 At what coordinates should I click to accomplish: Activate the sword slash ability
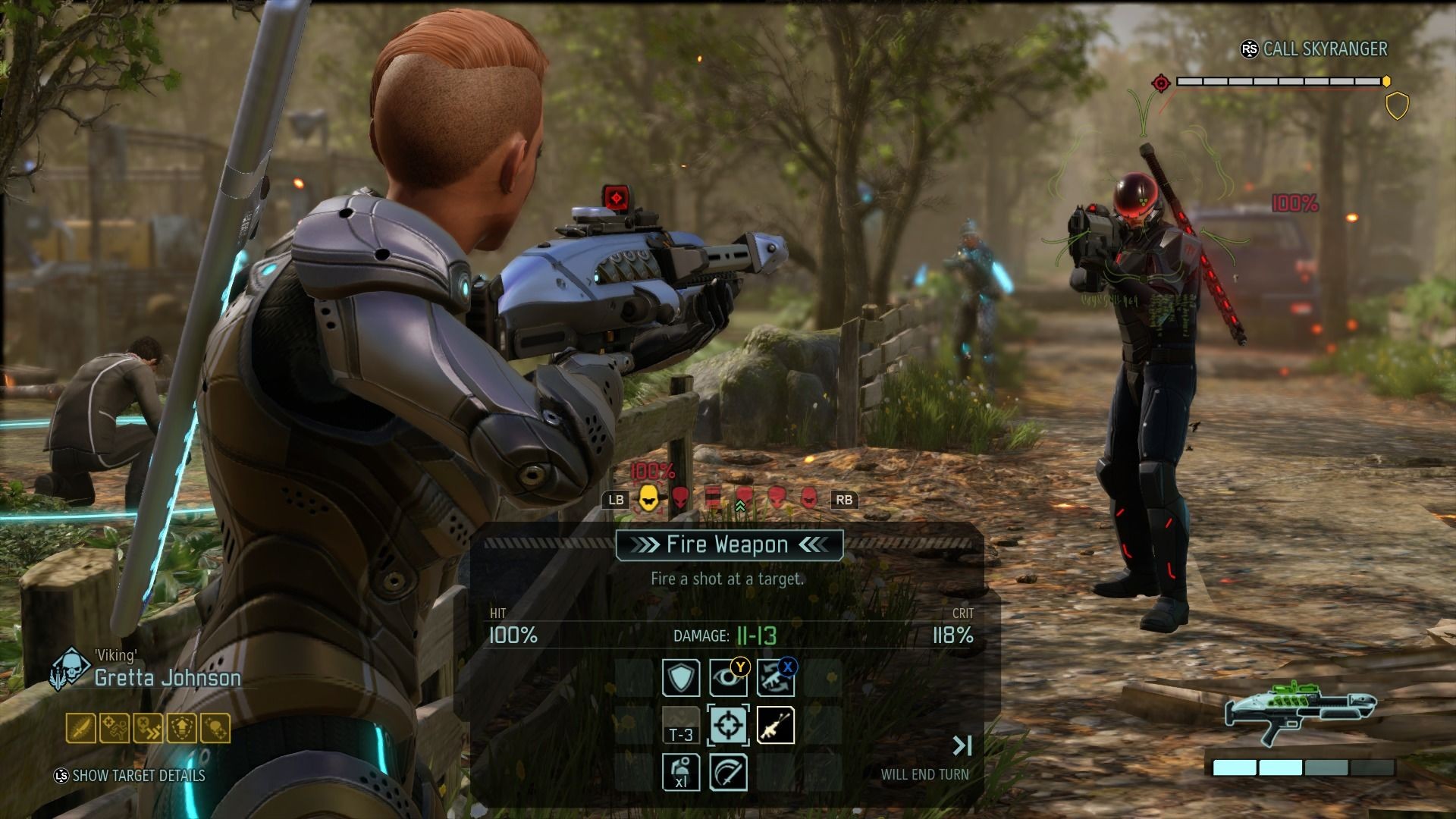tap(728, 772)
